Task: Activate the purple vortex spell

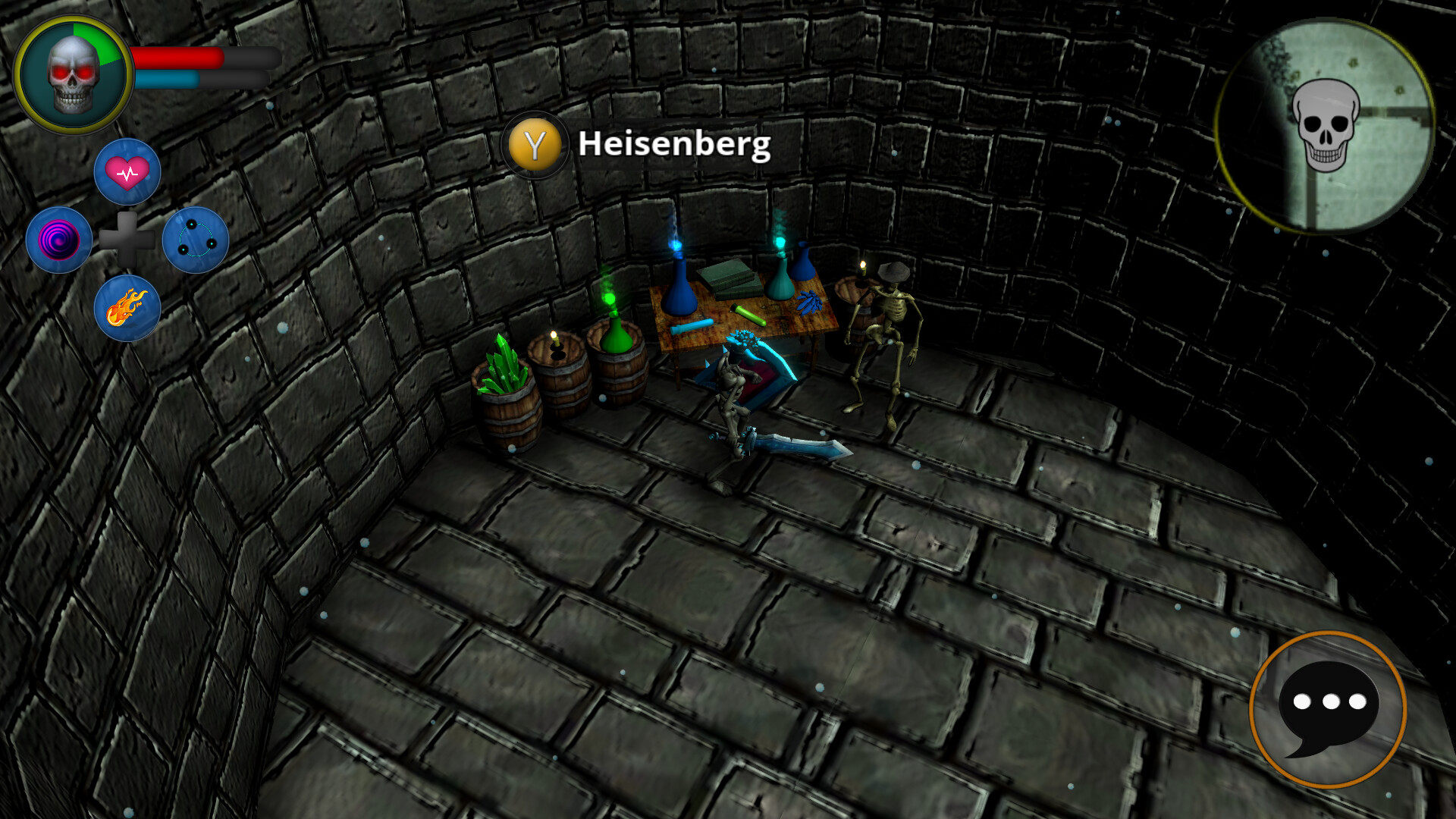Action: pyautogui.click(x=60, y=239)
